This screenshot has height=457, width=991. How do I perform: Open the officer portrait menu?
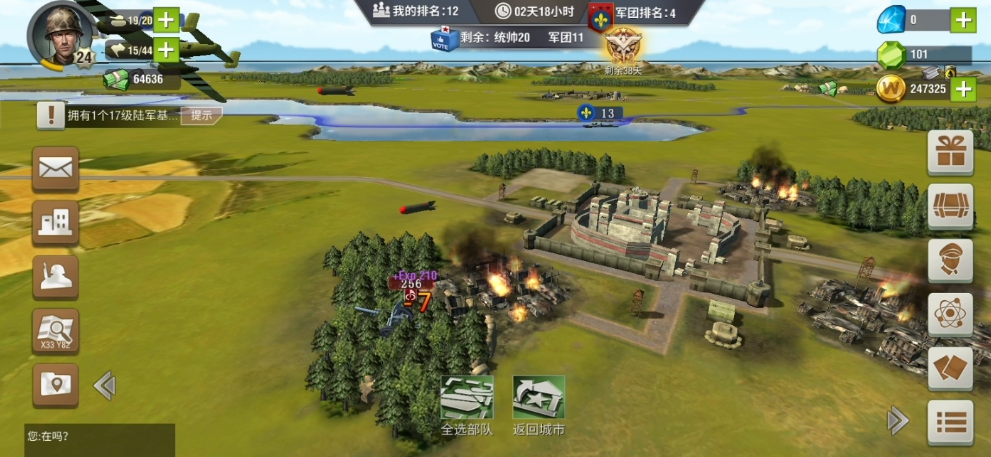(950, 261)
